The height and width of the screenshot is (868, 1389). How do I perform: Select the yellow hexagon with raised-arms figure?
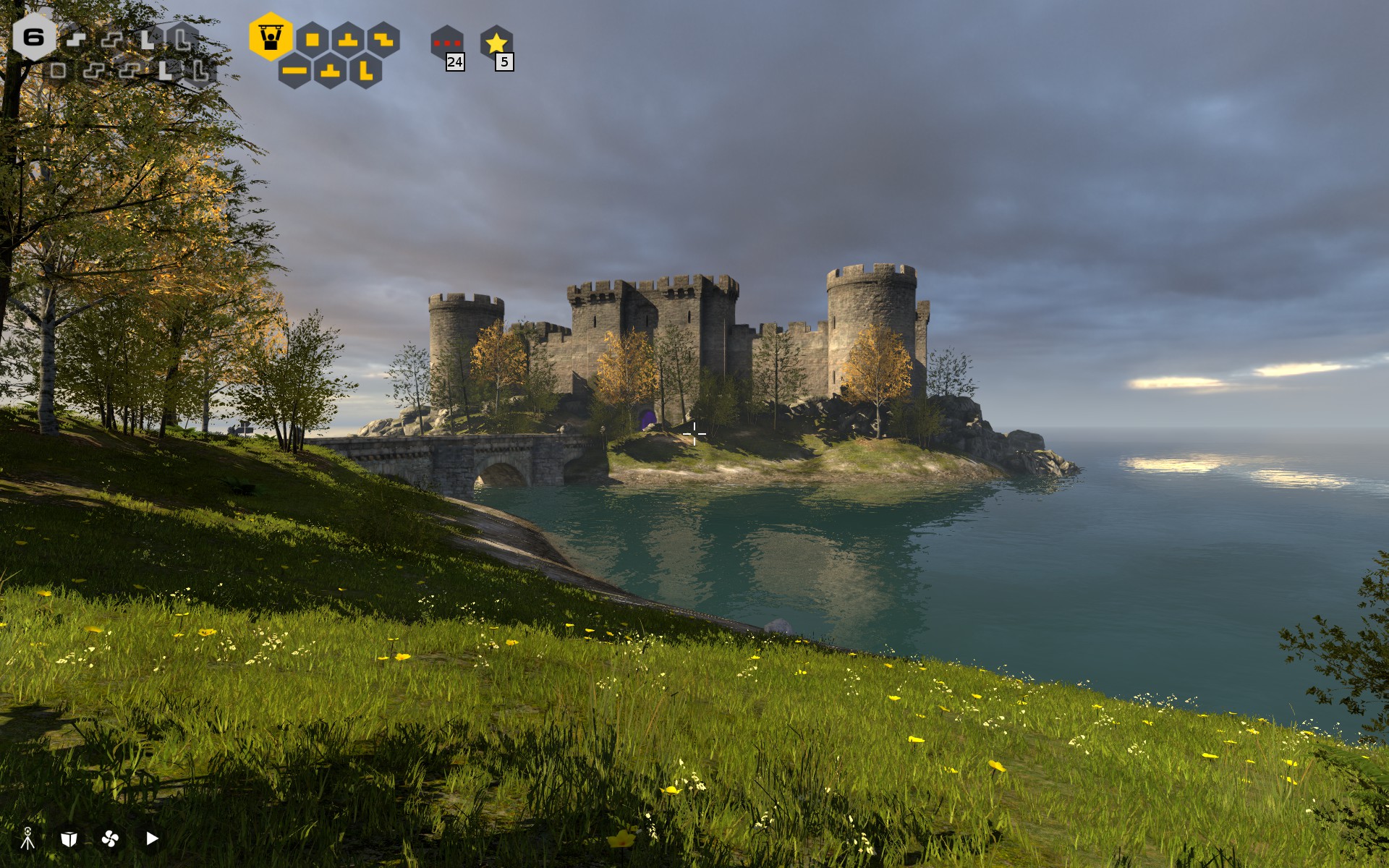pyautogui.click(x=271, y=37)
